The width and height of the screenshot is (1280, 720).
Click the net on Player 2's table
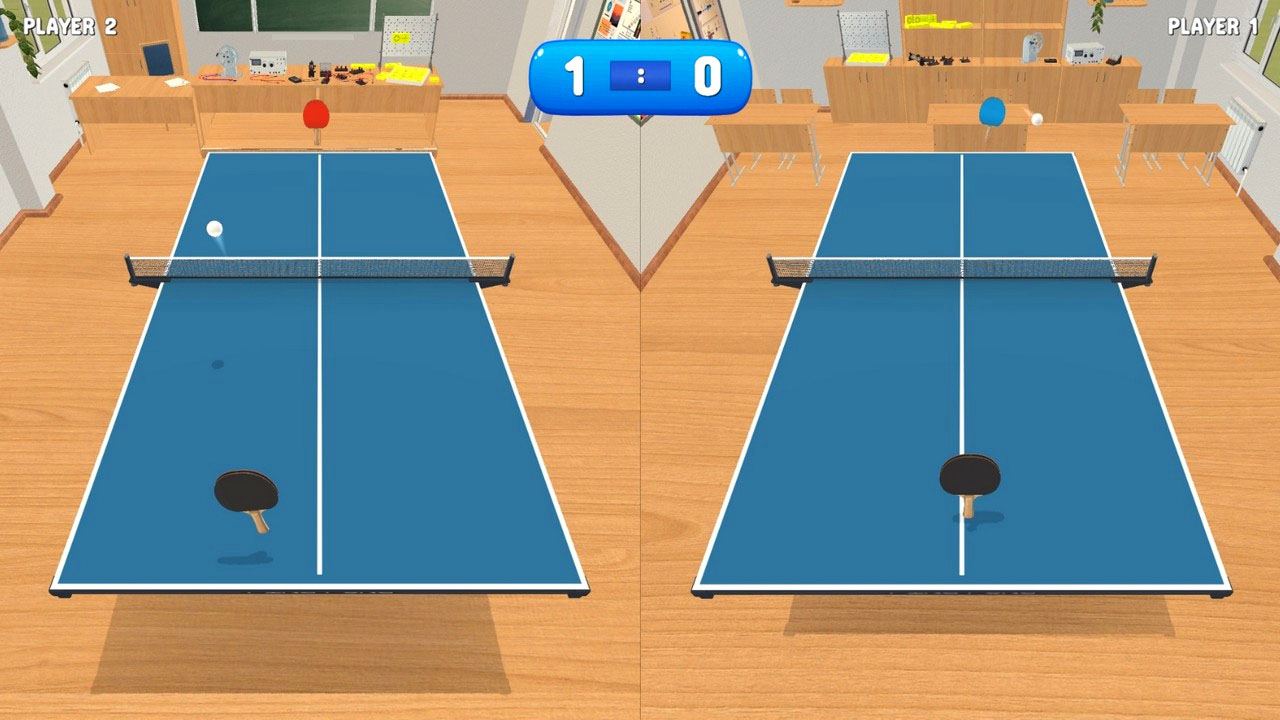pyautogui.click(x=315, y=267)
